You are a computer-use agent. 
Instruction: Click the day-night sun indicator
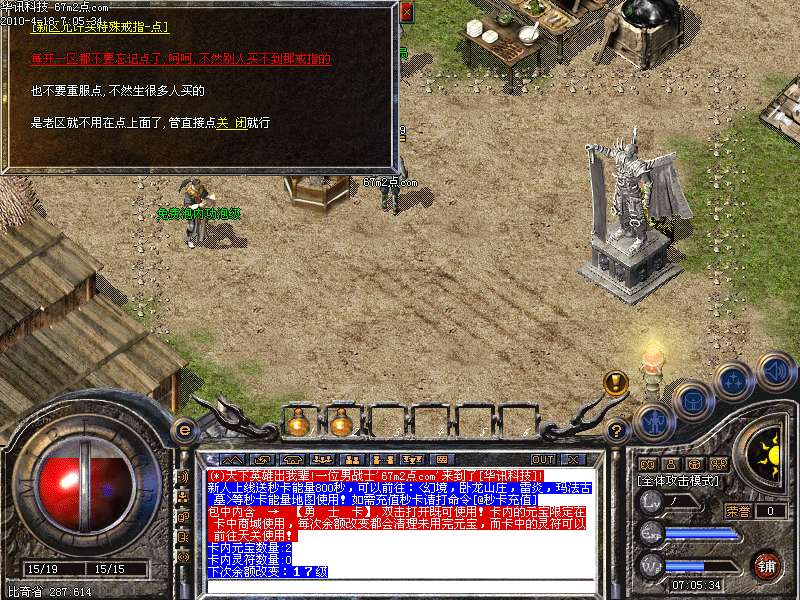tap(766, 457)
